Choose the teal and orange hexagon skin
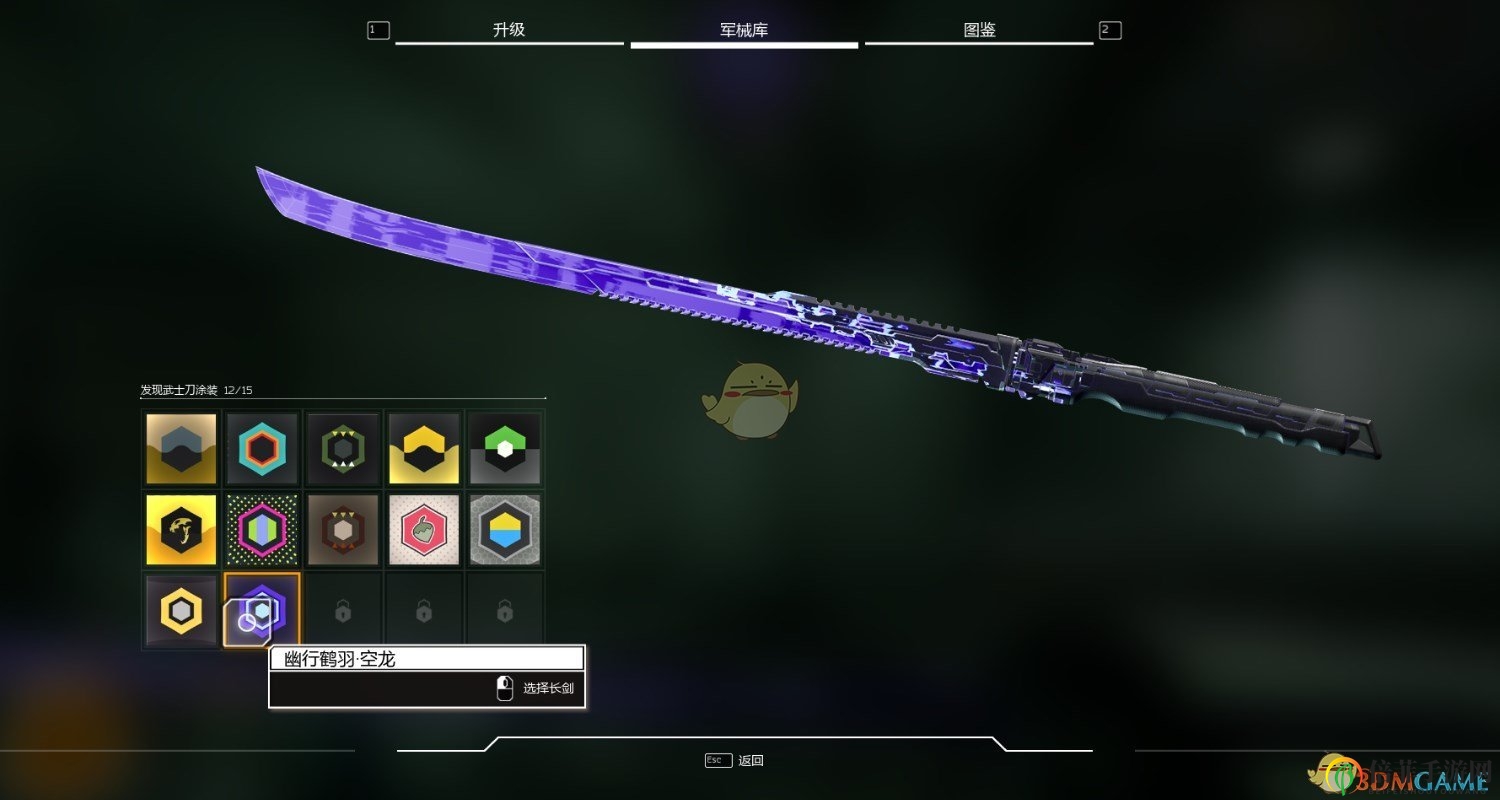 point(262,447)
